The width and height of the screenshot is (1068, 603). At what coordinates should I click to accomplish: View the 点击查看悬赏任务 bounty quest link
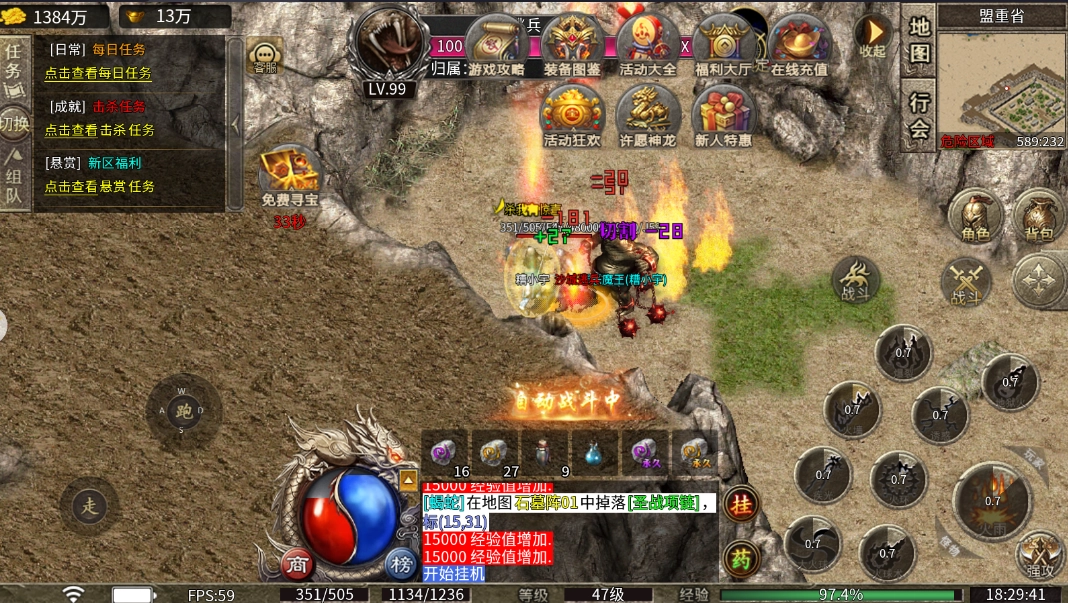pyautogui.click(x=99, y=186)
